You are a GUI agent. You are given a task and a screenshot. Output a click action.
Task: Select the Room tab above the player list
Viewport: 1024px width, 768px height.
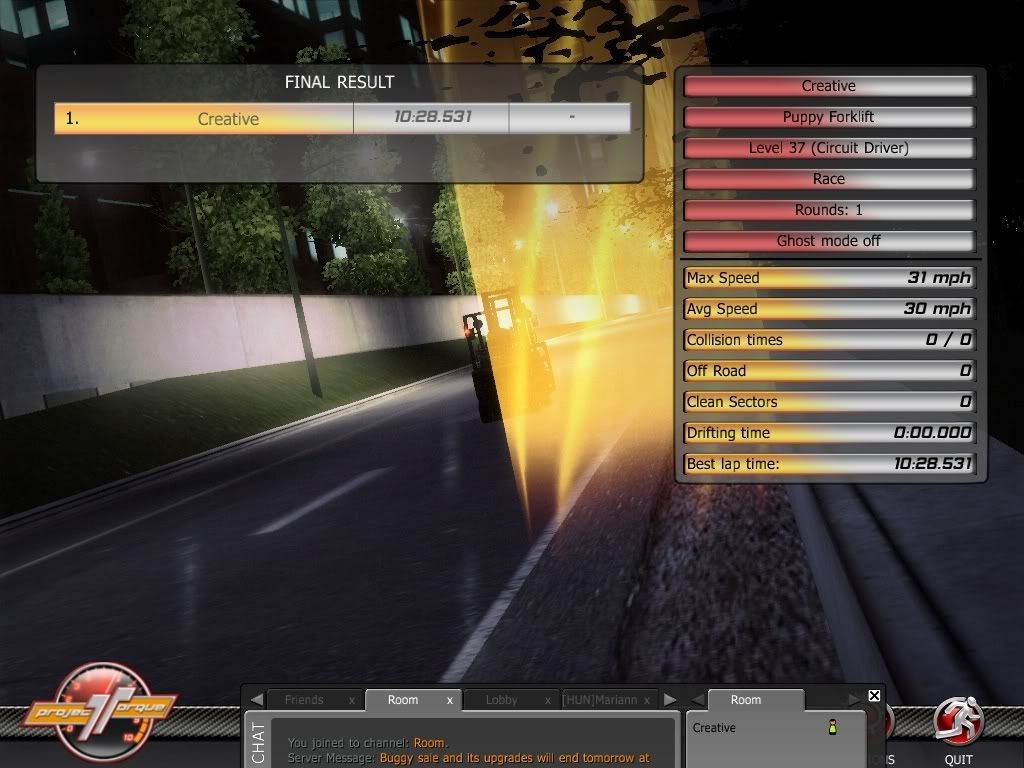[x=746, y=700]
